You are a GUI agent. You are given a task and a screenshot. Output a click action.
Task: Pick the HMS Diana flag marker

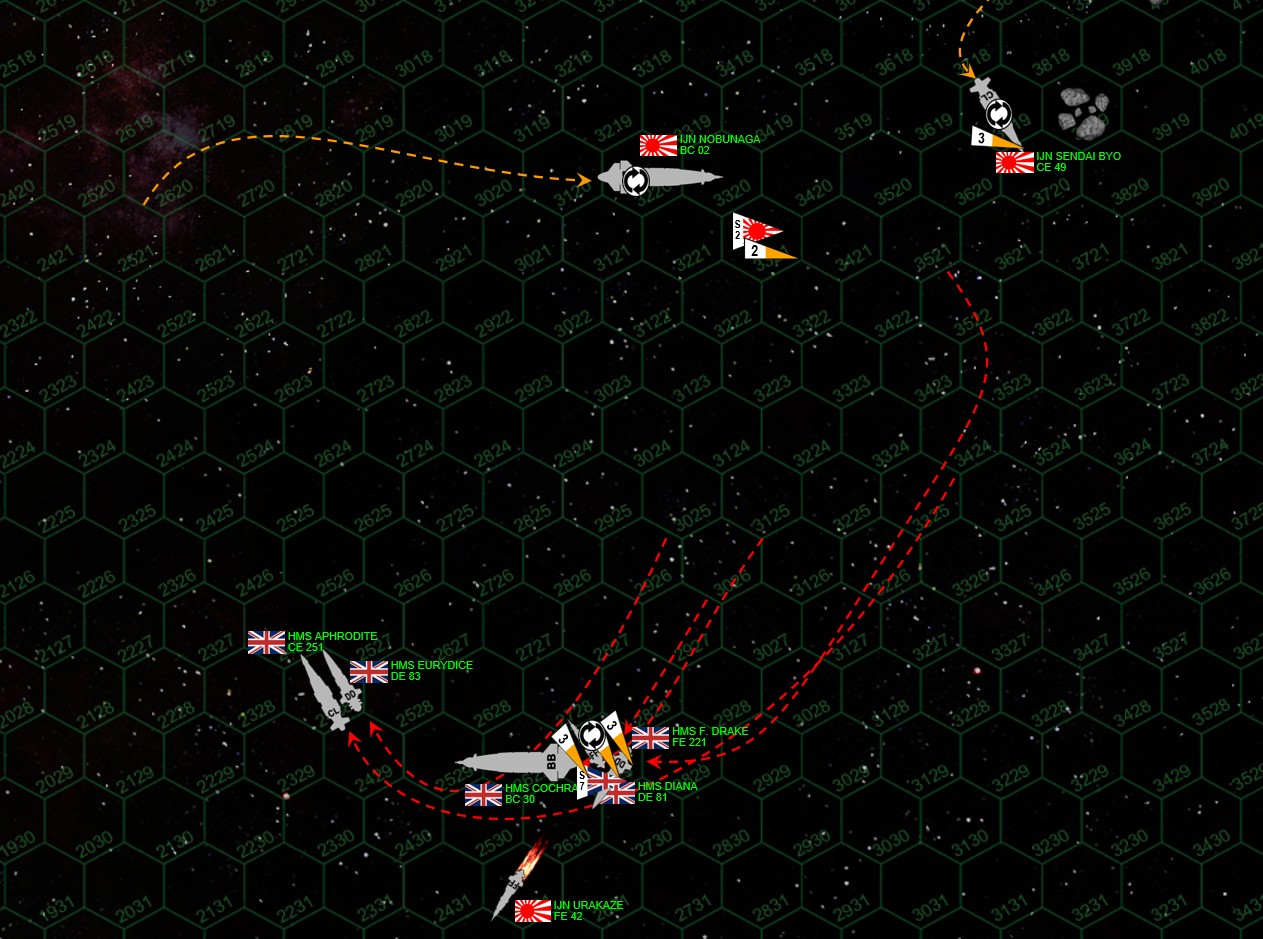pyautogui.click(x=616, y=792)
